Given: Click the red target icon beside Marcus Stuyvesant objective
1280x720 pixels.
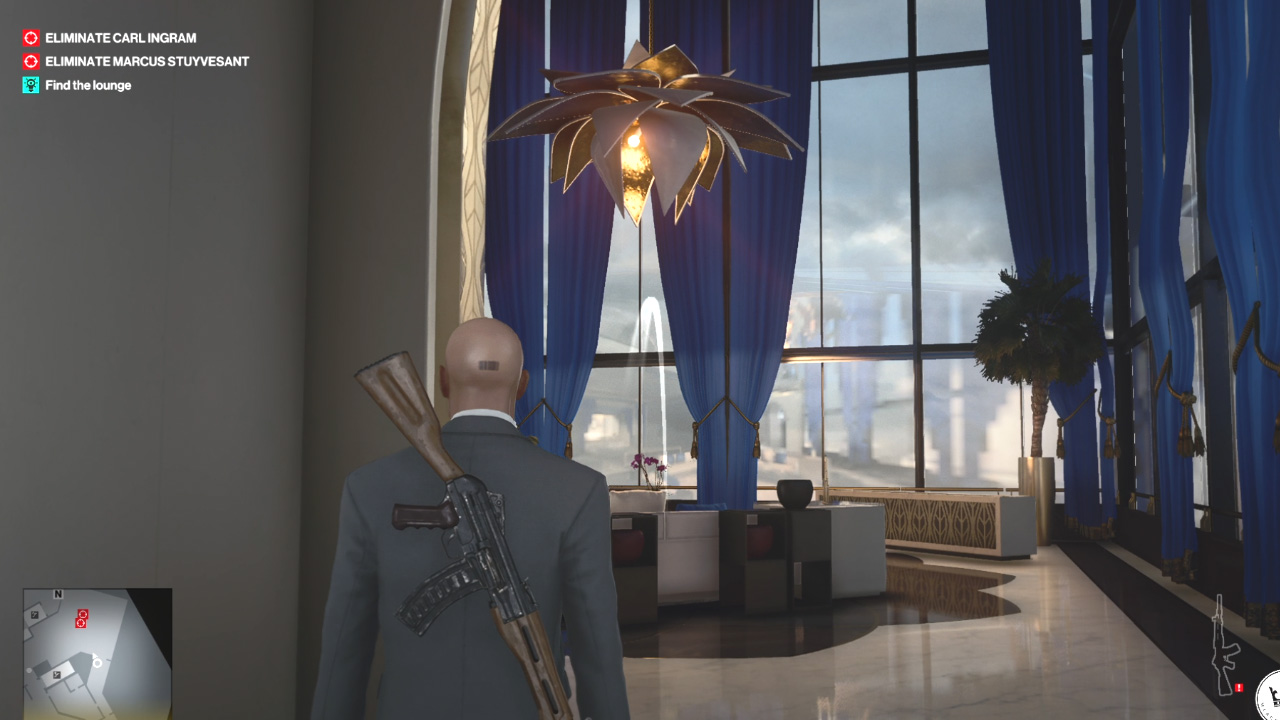Looking at the screenshot, I should point(29,61).
